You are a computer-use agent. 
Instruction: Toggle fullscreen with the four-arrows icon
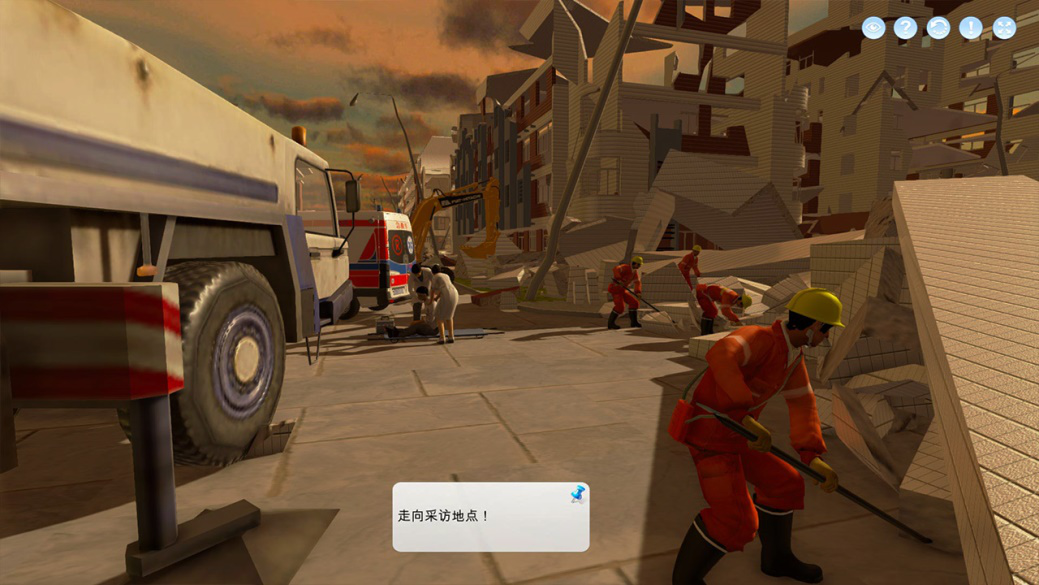pos(1004,28)
